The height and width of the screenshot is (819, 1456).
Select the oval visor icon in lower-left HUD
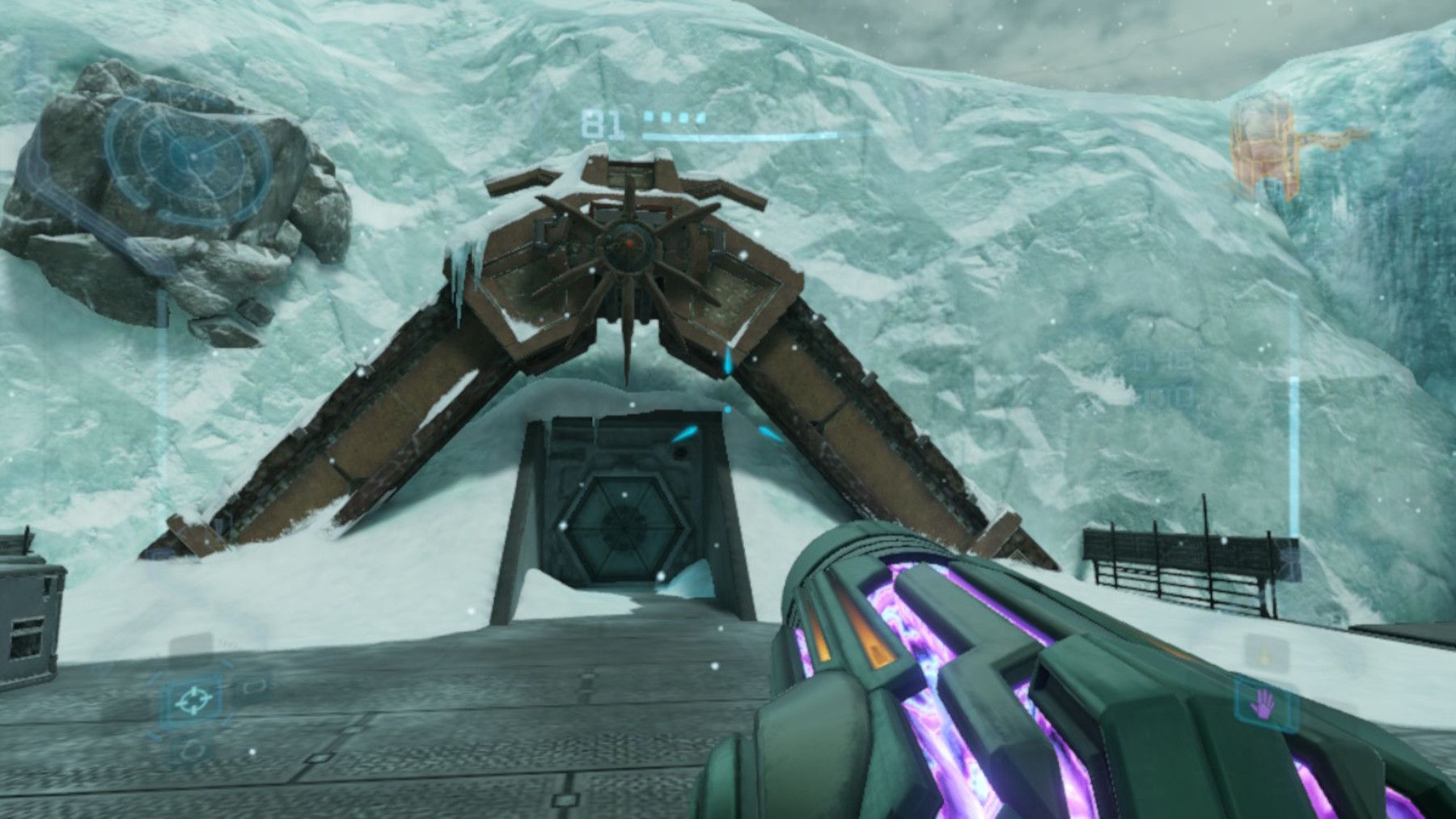pos(256,686)
